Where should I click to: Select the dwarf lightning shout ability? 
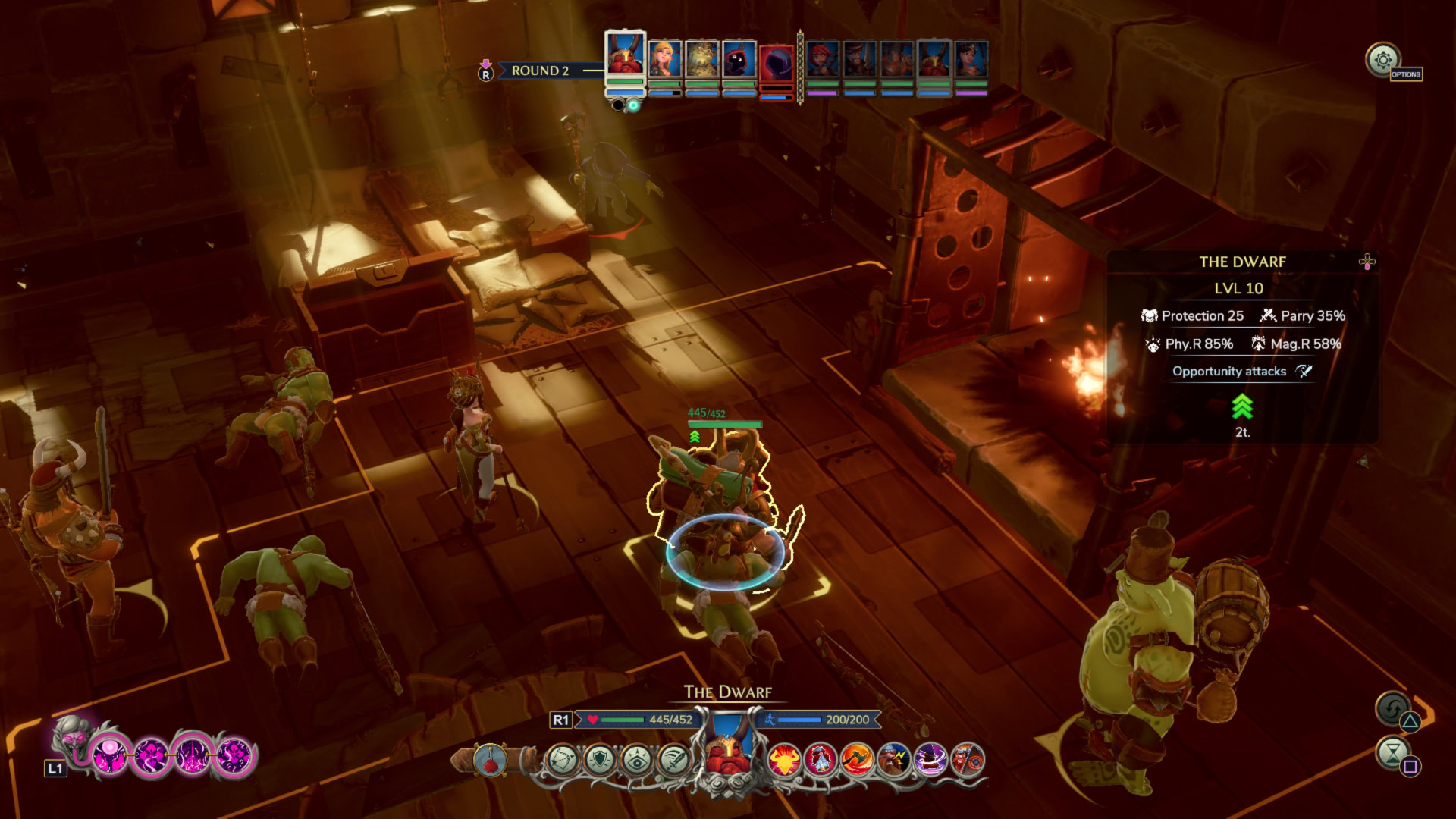[x=895, y=759]
